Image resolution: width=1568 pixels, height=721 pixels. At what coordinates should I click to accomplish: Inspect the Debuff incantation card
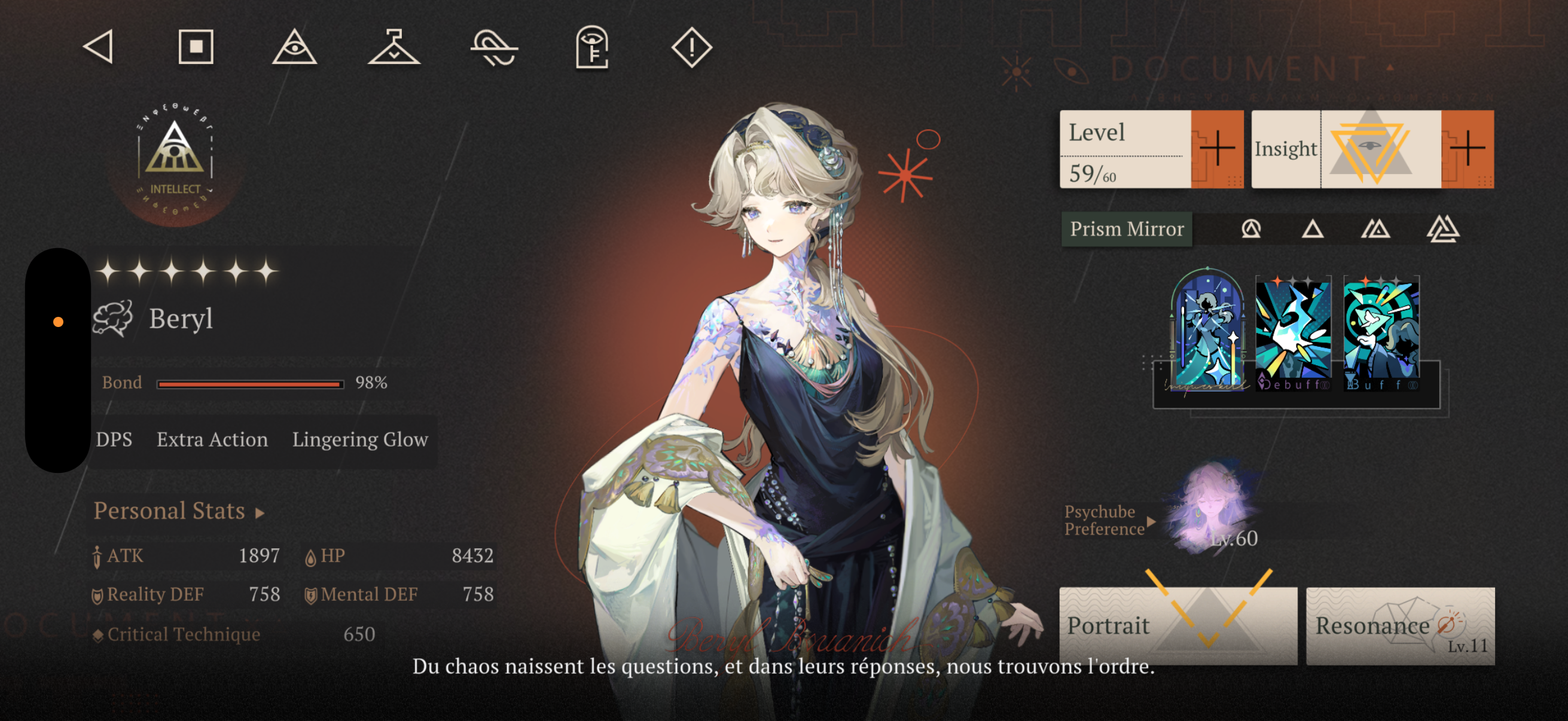[1294, 334]
